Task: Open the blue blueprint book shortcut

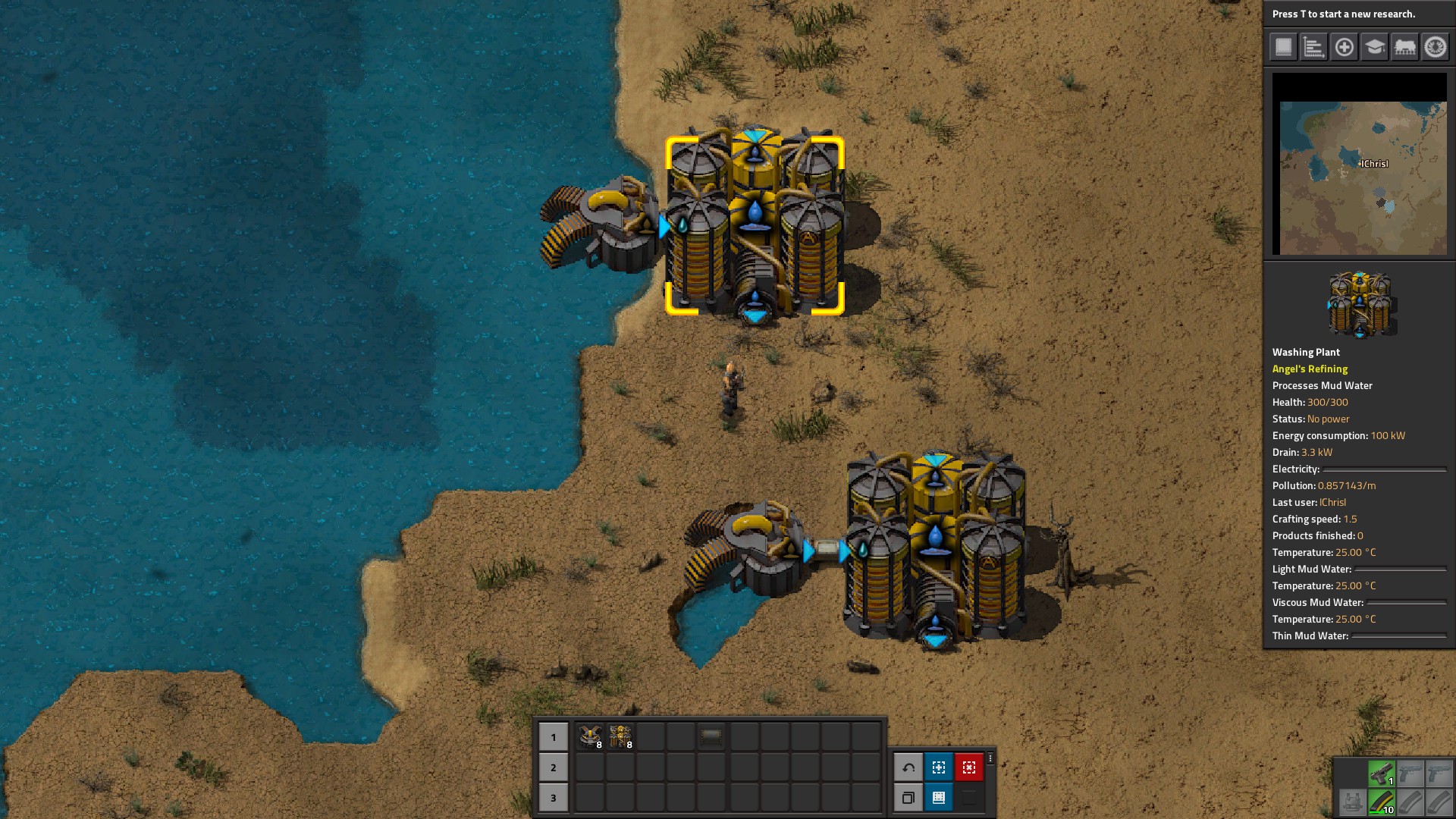Action: pyautogui.click(x=938, y=798)
